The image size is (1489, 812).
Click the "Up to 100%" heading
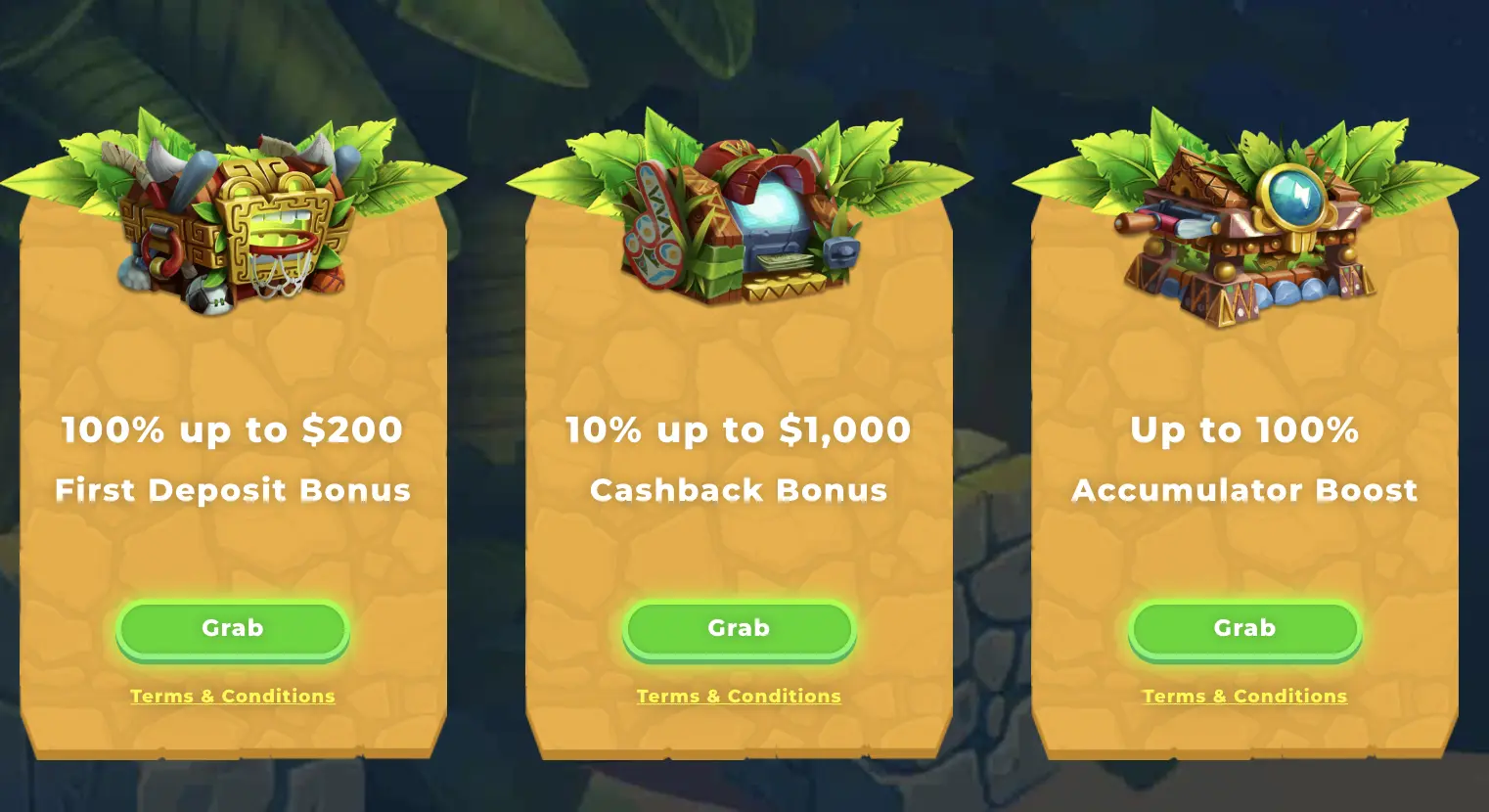1243,430
